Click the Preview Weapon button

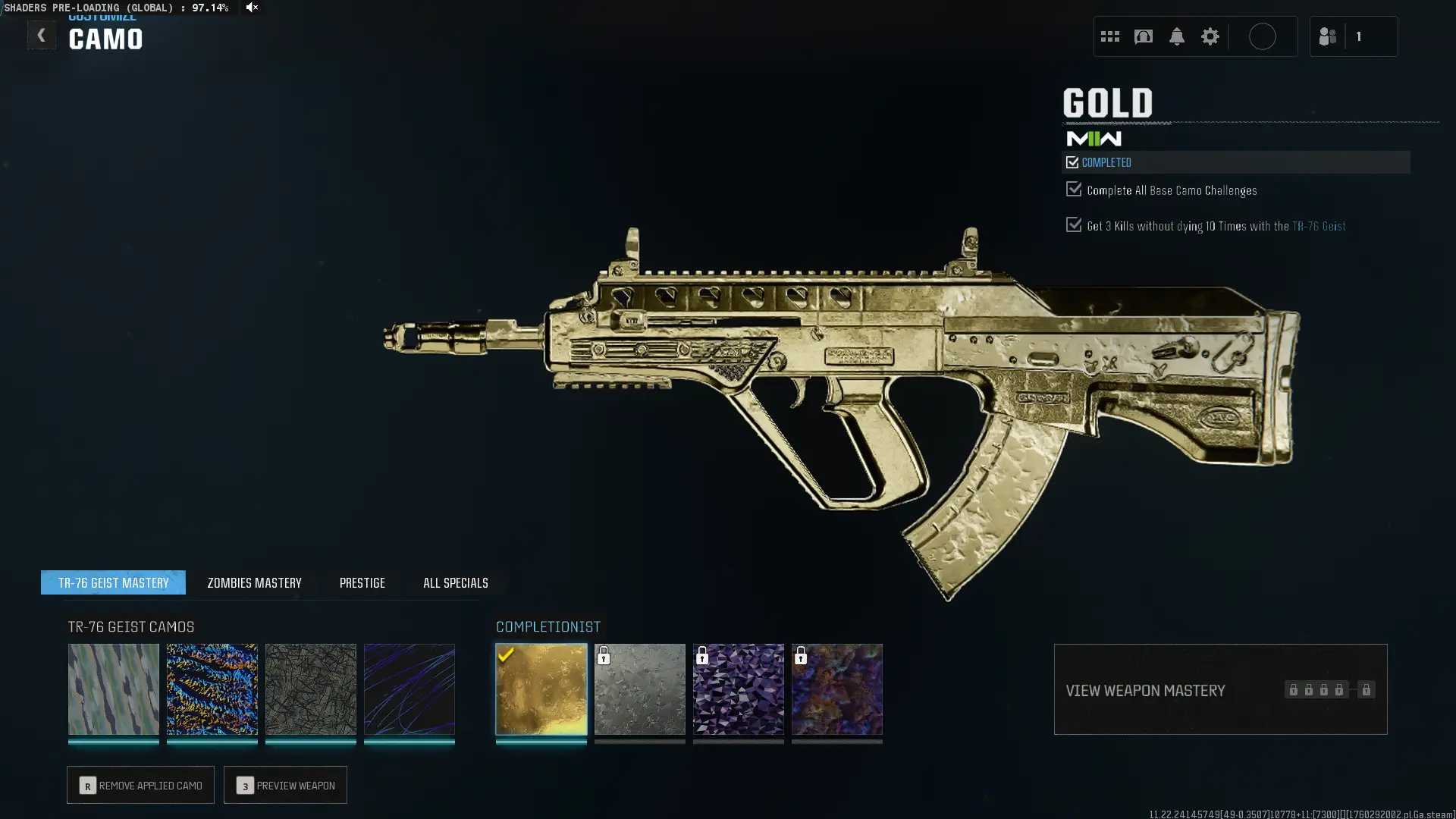tap(285, 785)
